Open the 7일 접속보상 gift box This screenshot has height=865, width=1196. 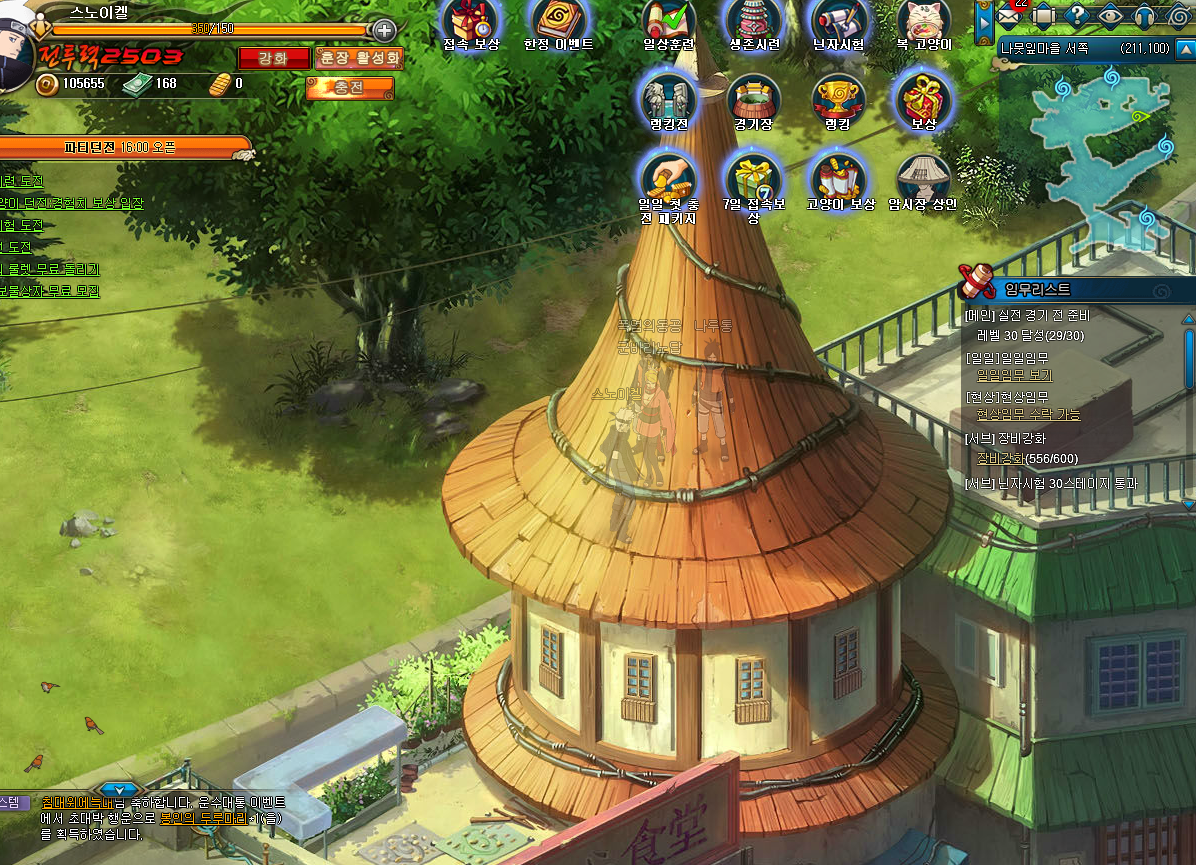pyautogui.click(x=754, y=180)
